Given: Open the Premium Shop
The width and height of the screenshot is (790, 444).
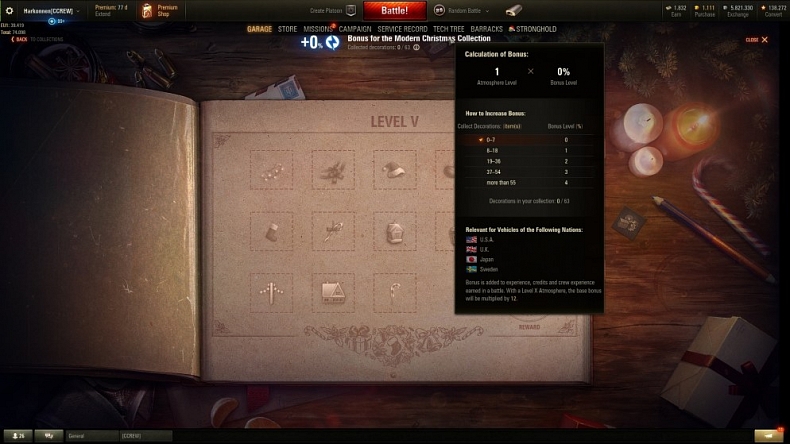Looking at the screenshot, I should point(160,10).
